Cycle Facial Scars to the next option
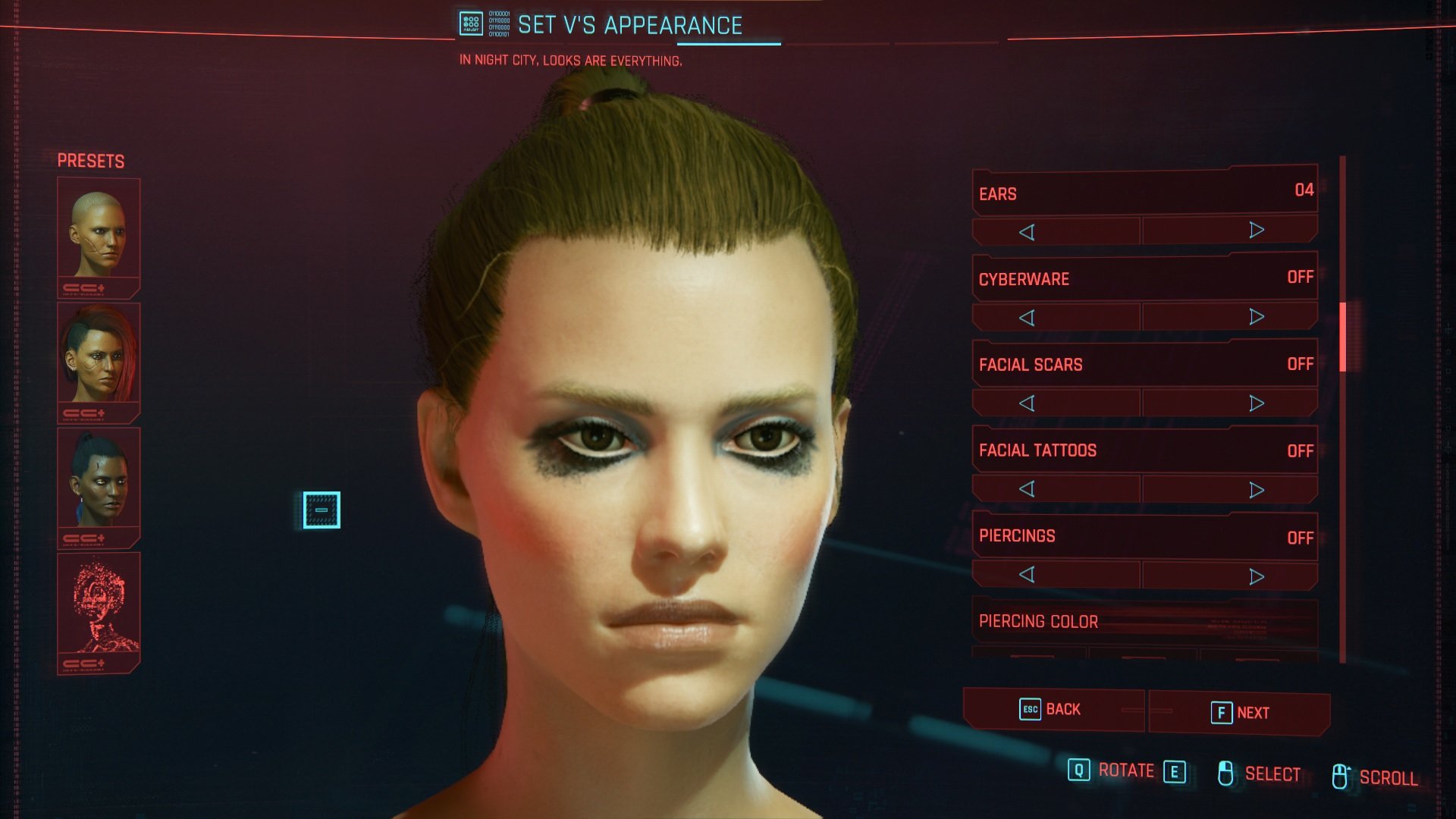Screen dimensions: 1456x819 (1257, 403)
